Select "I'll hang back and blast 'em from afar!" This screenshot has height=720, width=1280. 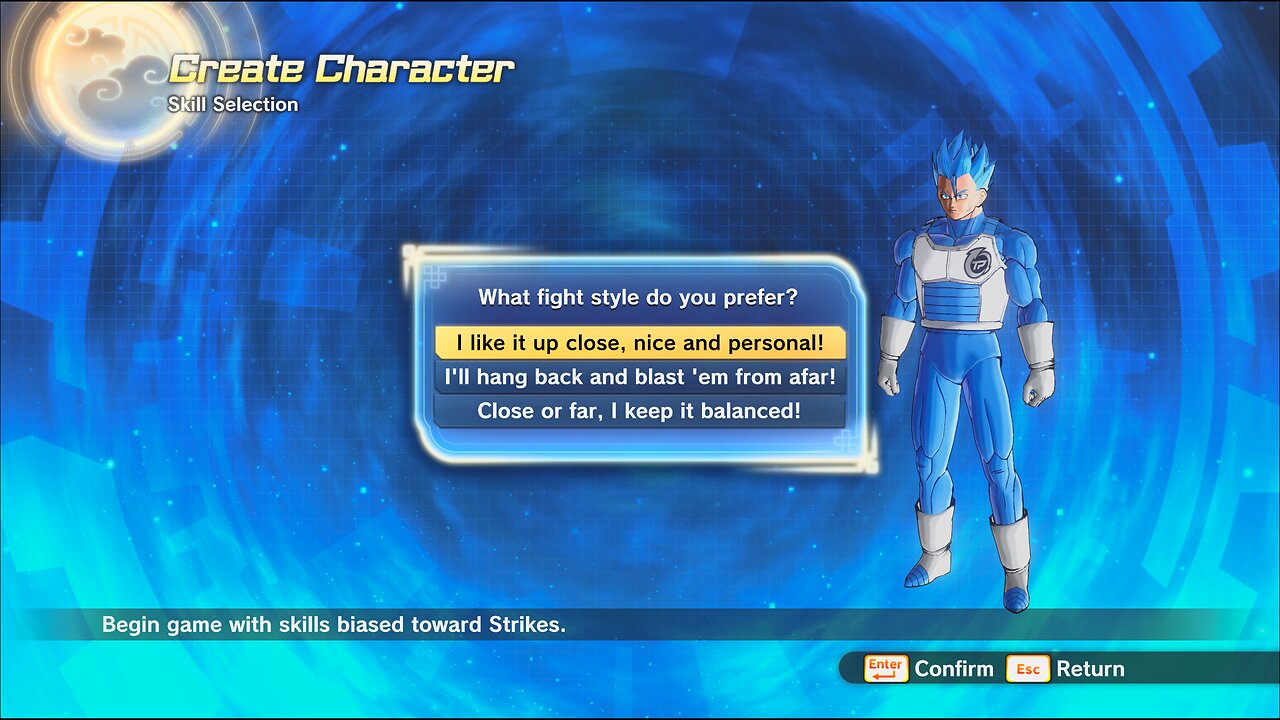640,377
